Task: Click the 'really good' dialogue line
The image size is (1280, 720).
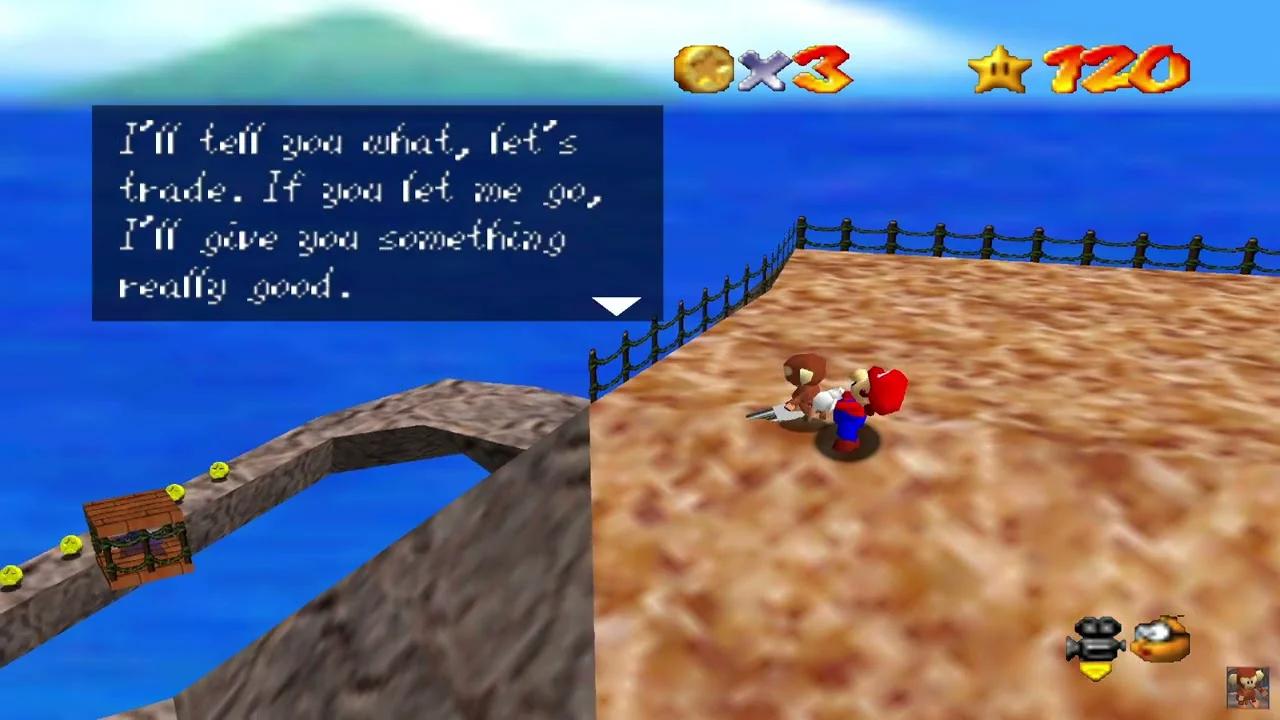Action: [x=235, y=287]
